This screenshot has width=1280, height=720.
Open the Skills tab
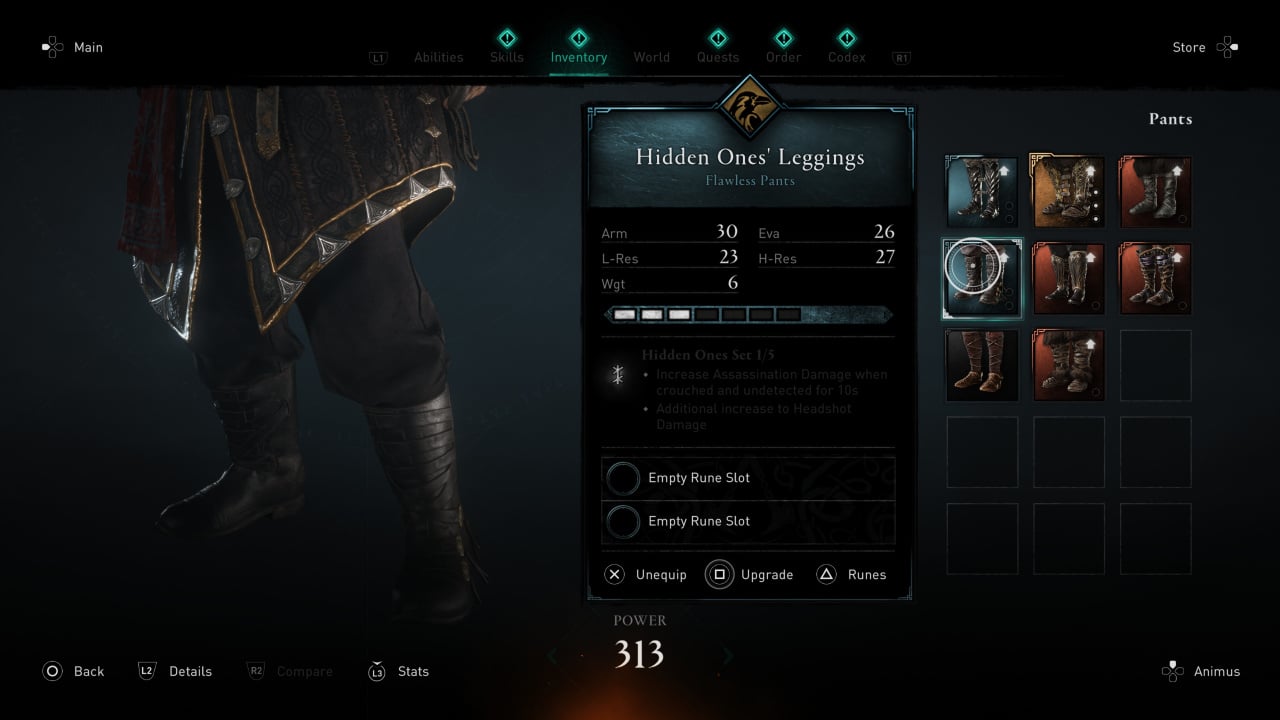507,56
